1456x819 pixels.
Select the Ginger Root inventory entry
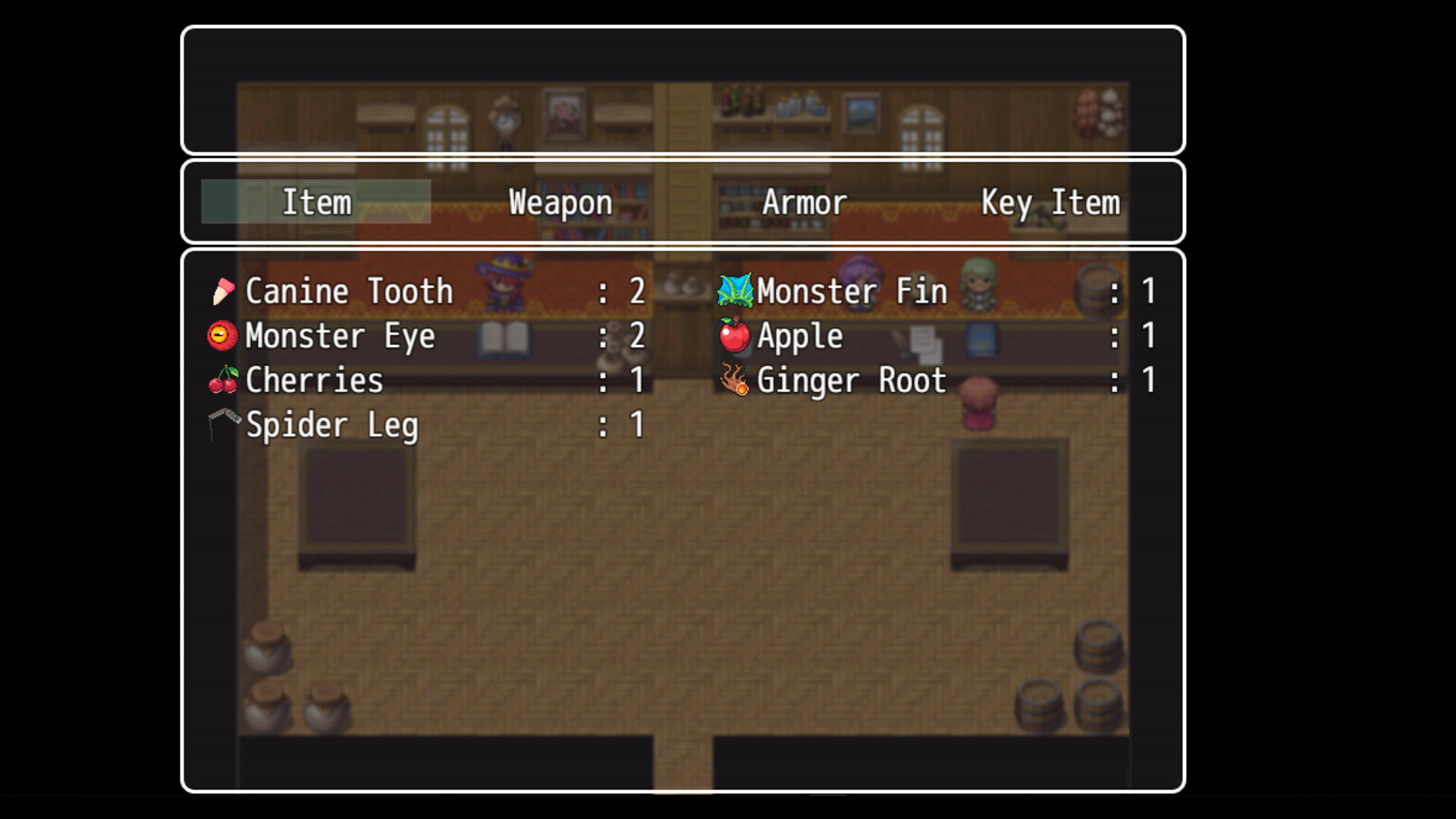(849, 381)
